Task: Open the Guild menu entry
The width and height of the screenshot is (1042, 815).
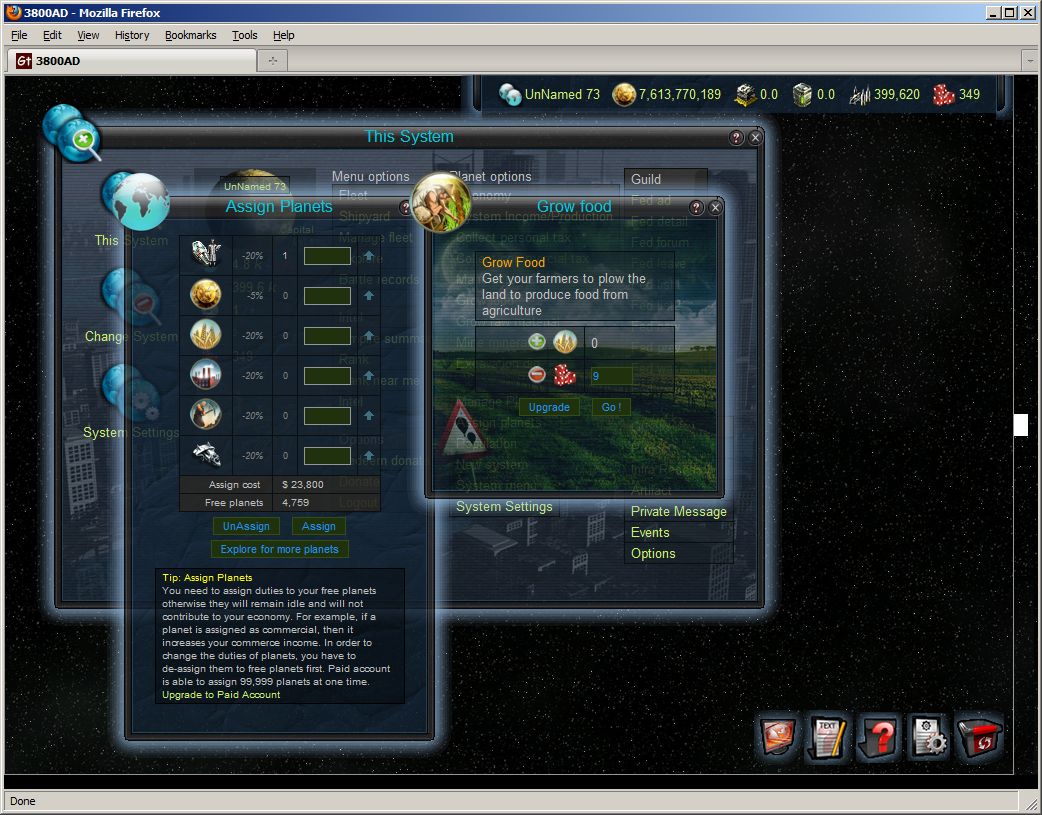Action: tap(646, 179)
